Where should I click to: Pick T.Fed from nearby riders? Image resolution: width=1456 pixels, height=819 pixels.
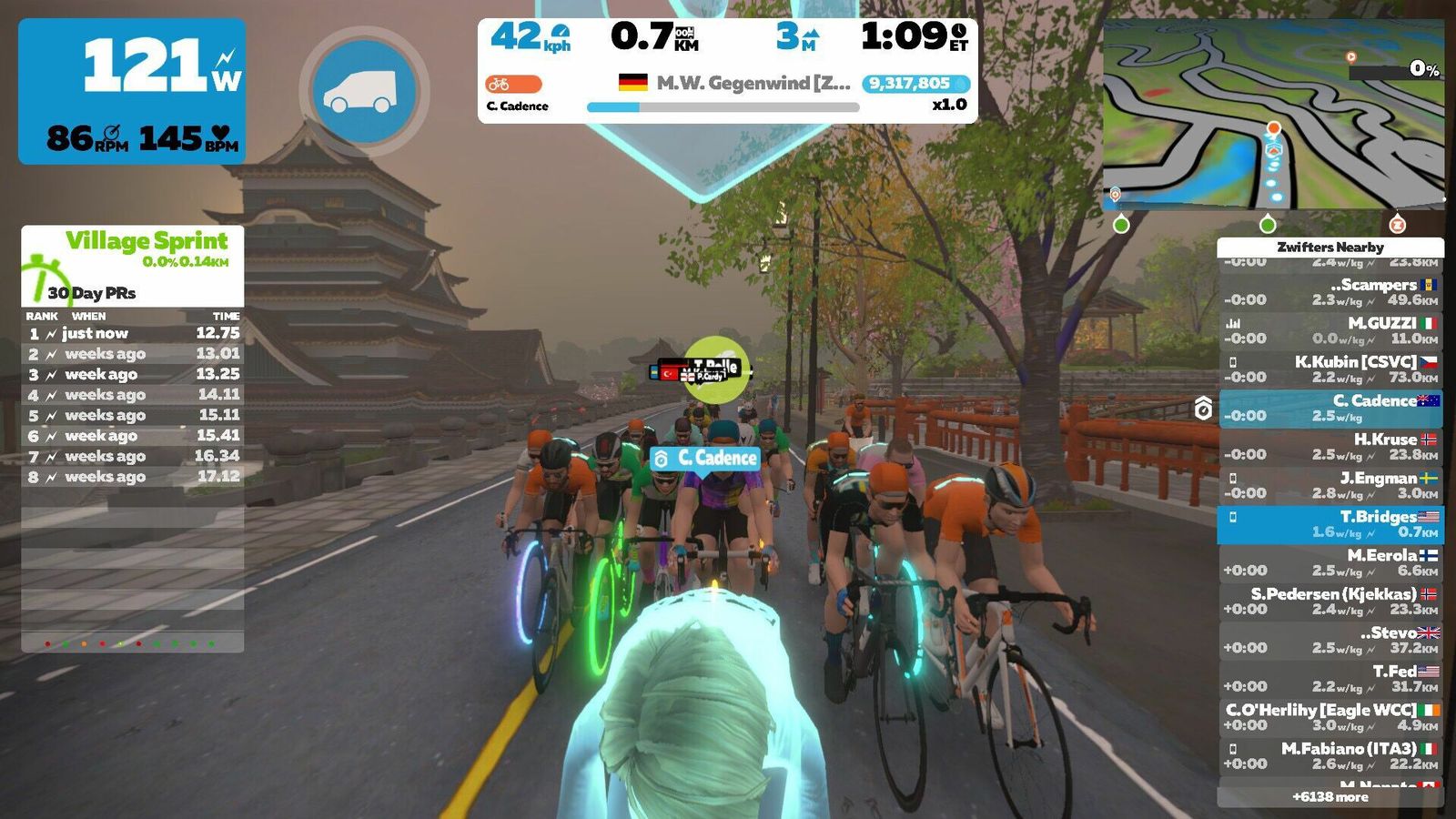coord(1330,679)
